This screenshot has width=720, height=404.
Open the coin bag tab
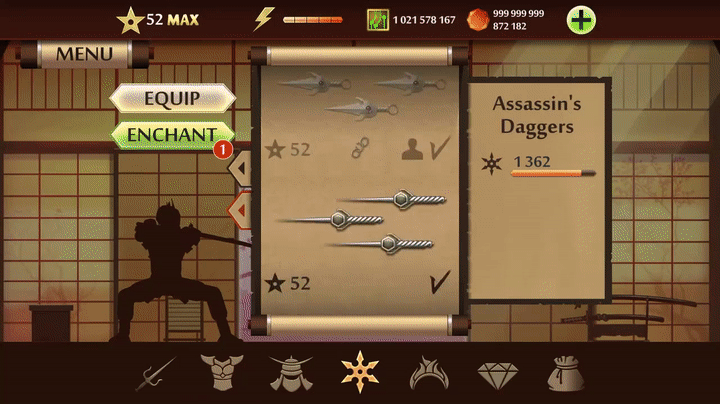coord(565,373)
